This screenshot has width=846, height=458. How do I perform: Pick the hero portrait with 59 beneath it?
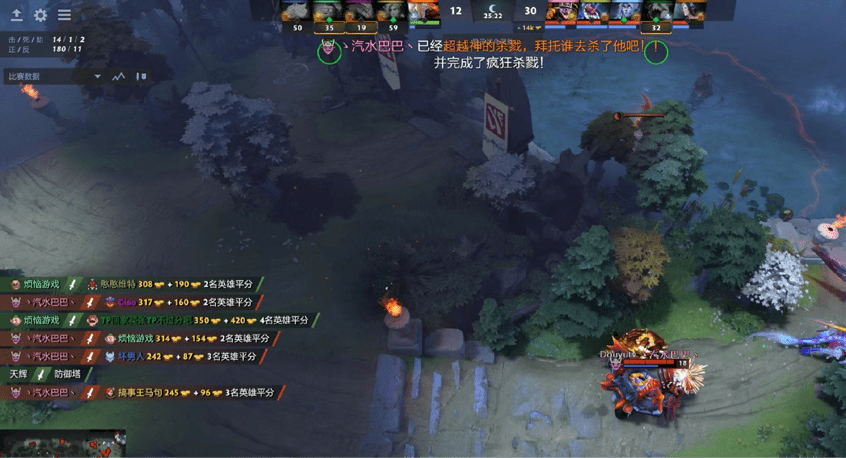392,11
